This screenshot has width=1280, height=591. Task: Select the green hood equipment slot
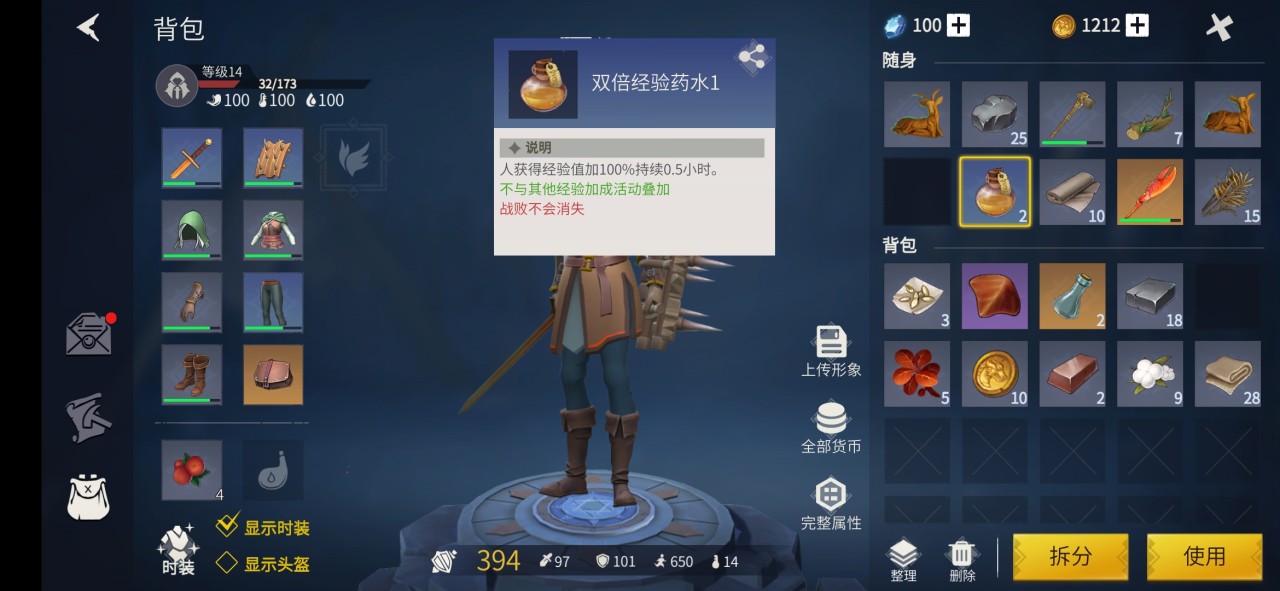(x=192, y=230)
